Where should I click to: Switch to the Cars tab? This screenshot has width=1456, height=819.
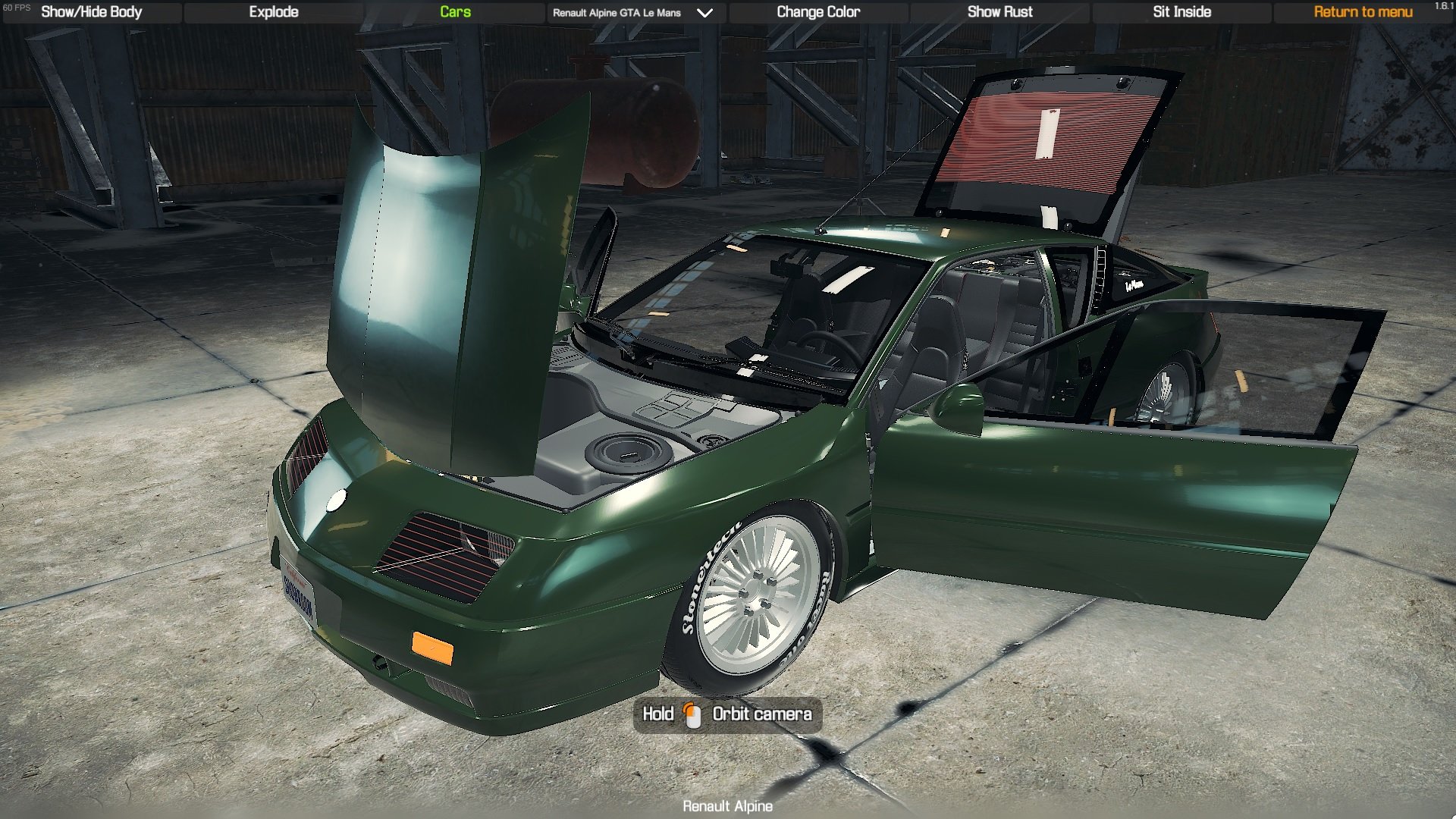coord(455,12)
